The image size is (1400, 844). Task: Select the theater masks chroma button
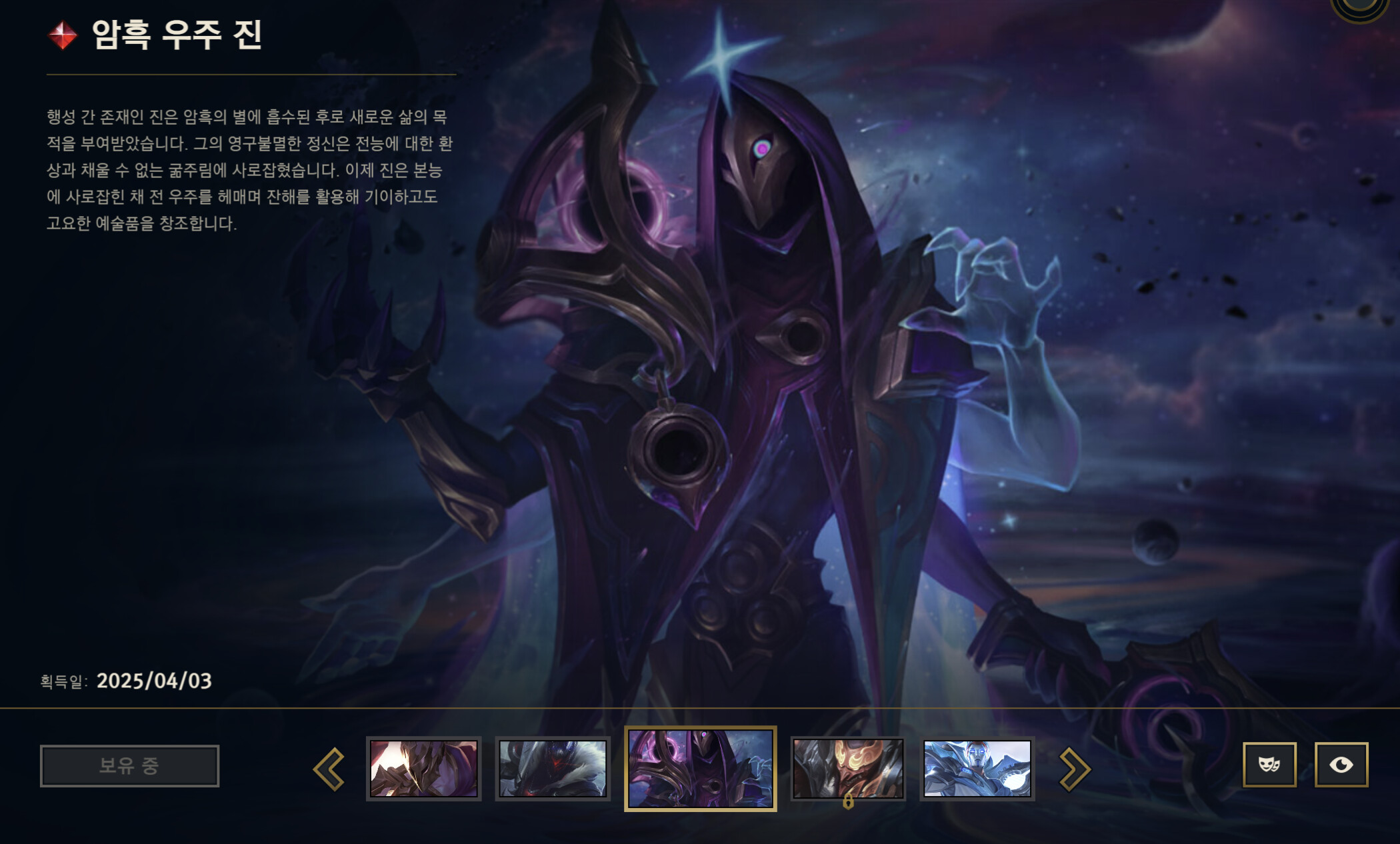click(1270, 765)
